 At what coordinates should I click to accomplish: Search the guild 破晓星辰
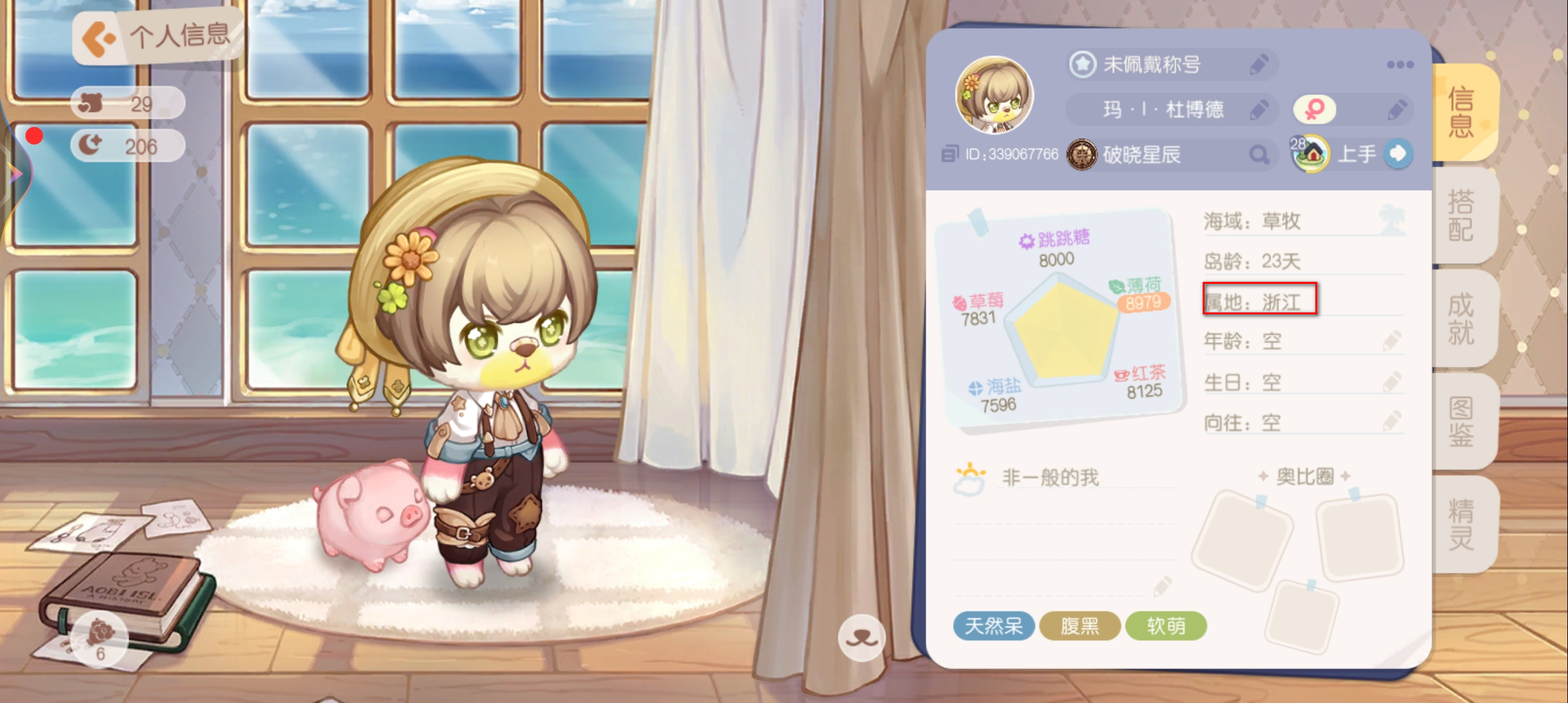[x=1259, y=154]
